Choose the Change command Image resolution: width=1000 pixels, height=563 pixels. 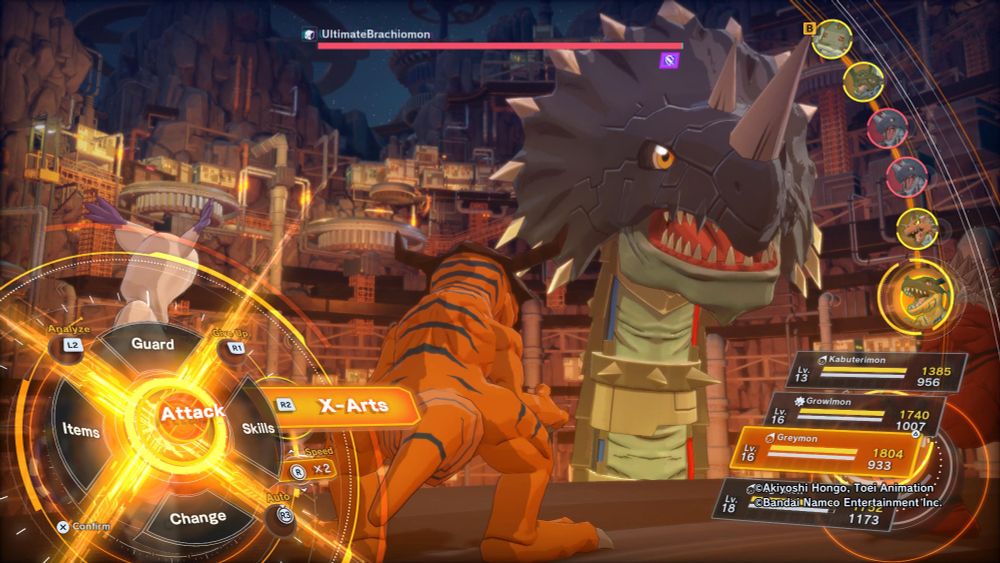pos(198,518)
